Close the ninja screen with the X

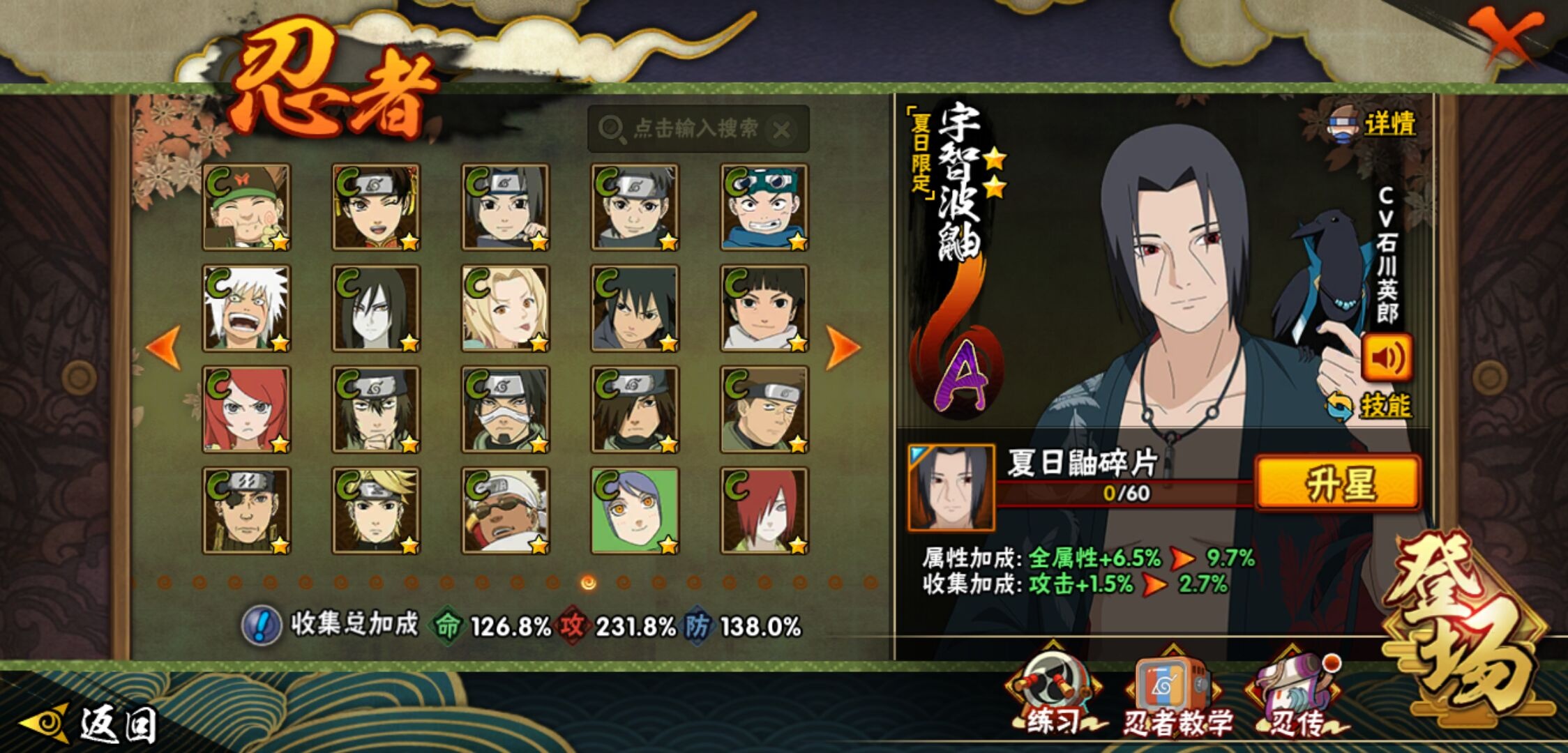click(1505, 35)
